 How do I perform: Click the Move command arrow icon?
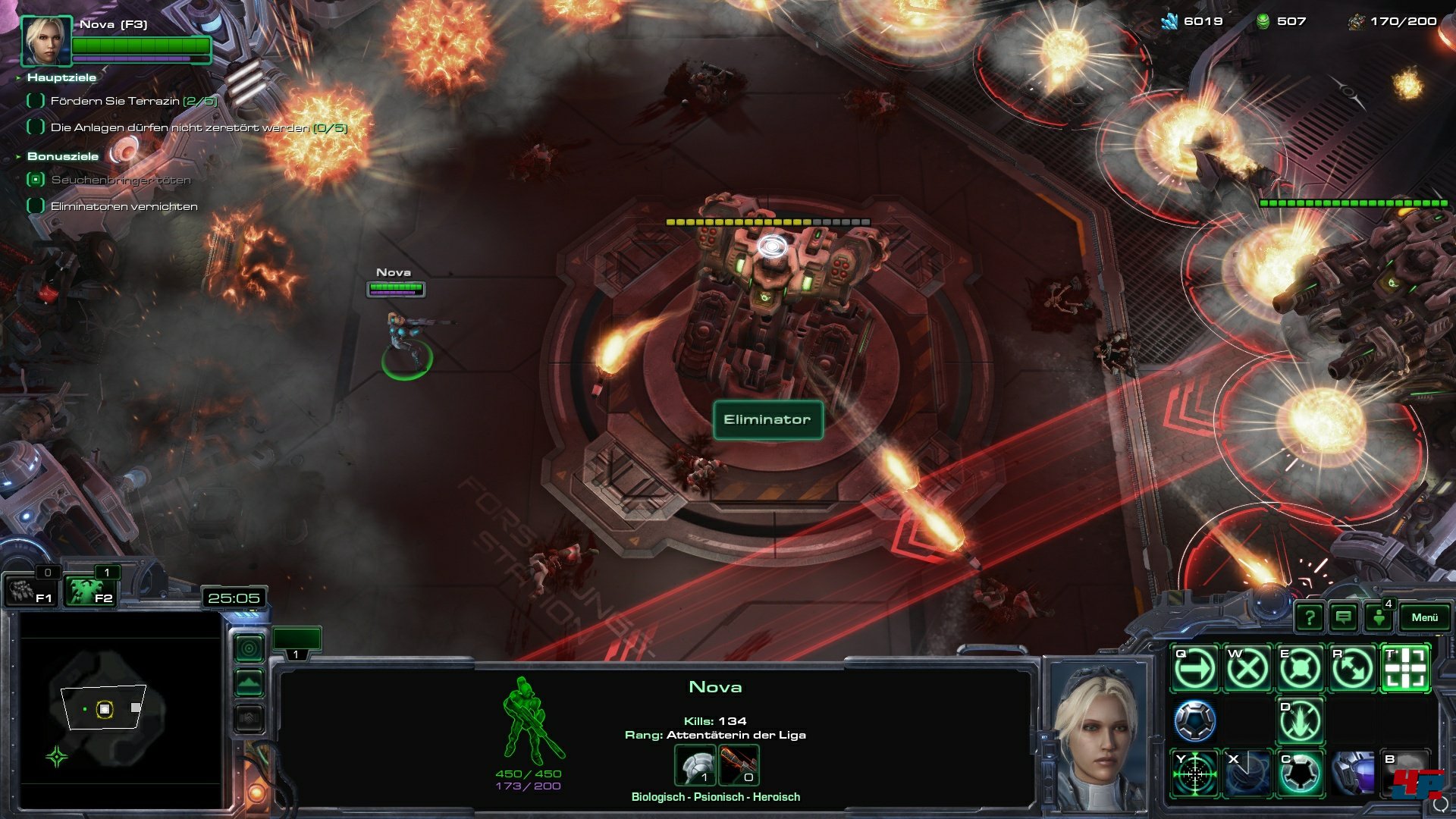click(1194, 669)
